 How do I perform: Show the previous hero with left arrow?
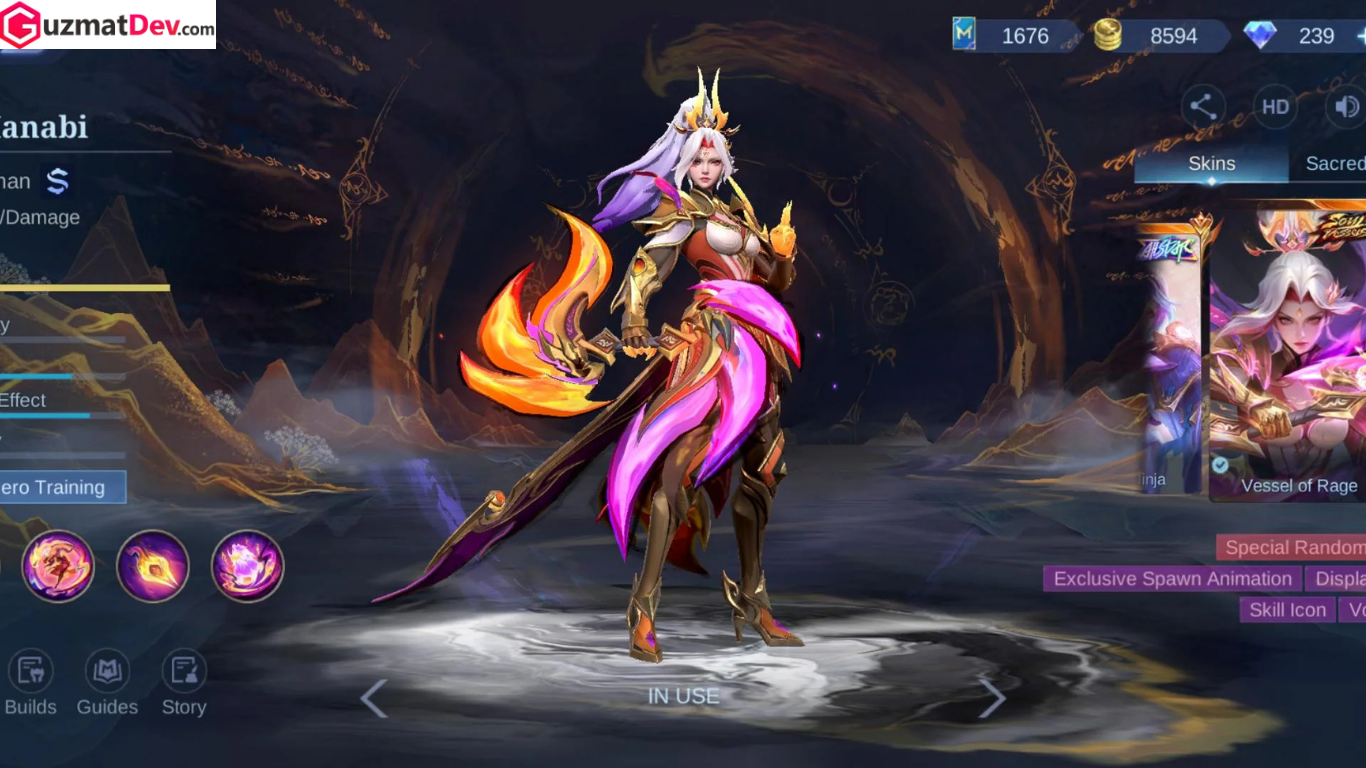click(x=374, y=699)
